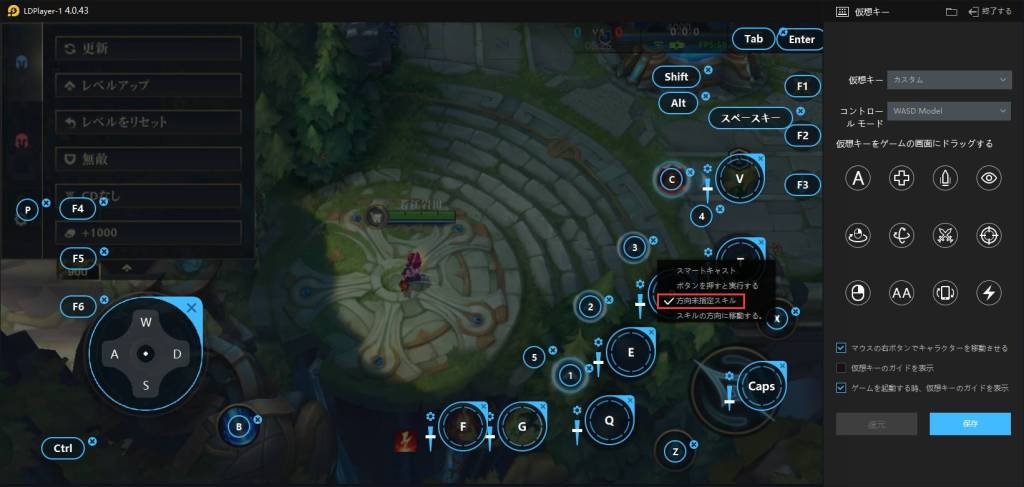Save the key mapping with 保存

(x=969, y=424)
